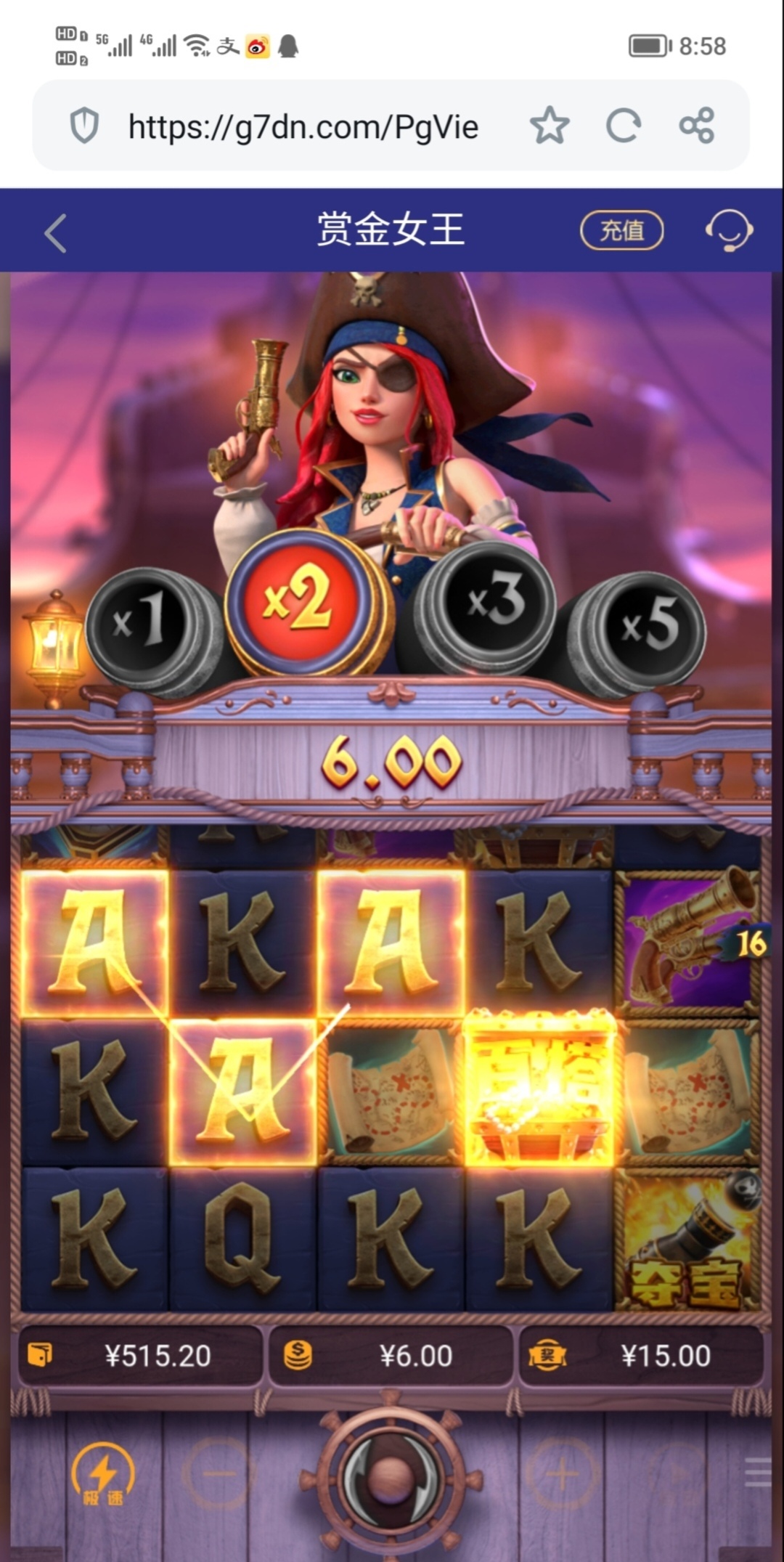The height and width of the screenshot is (1562, 784).
Task: Spin the ship wheel button
Action: (x=391, y=1474)
